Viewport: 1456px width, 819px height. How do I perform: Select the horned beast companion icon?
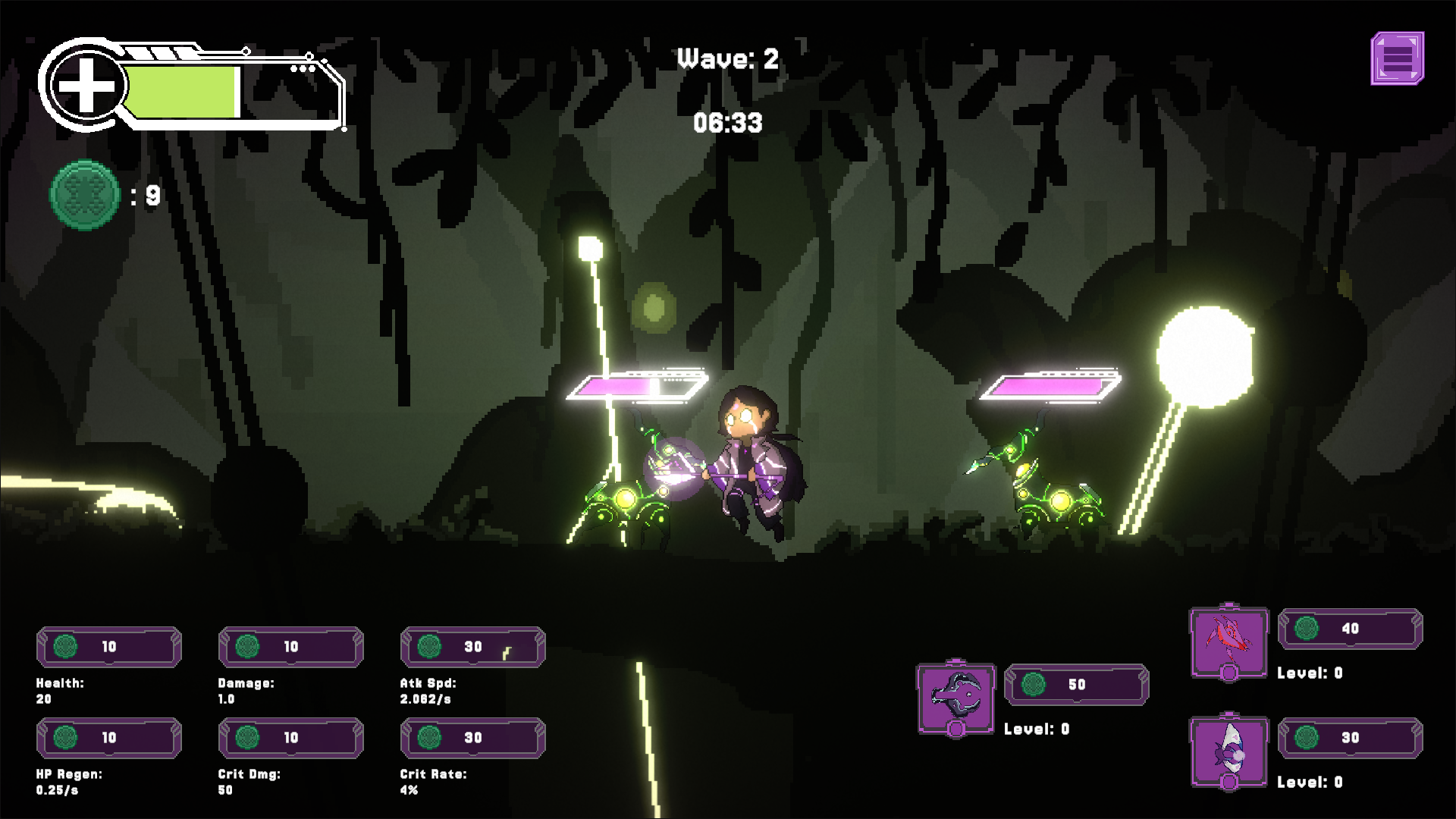[955, 698]
